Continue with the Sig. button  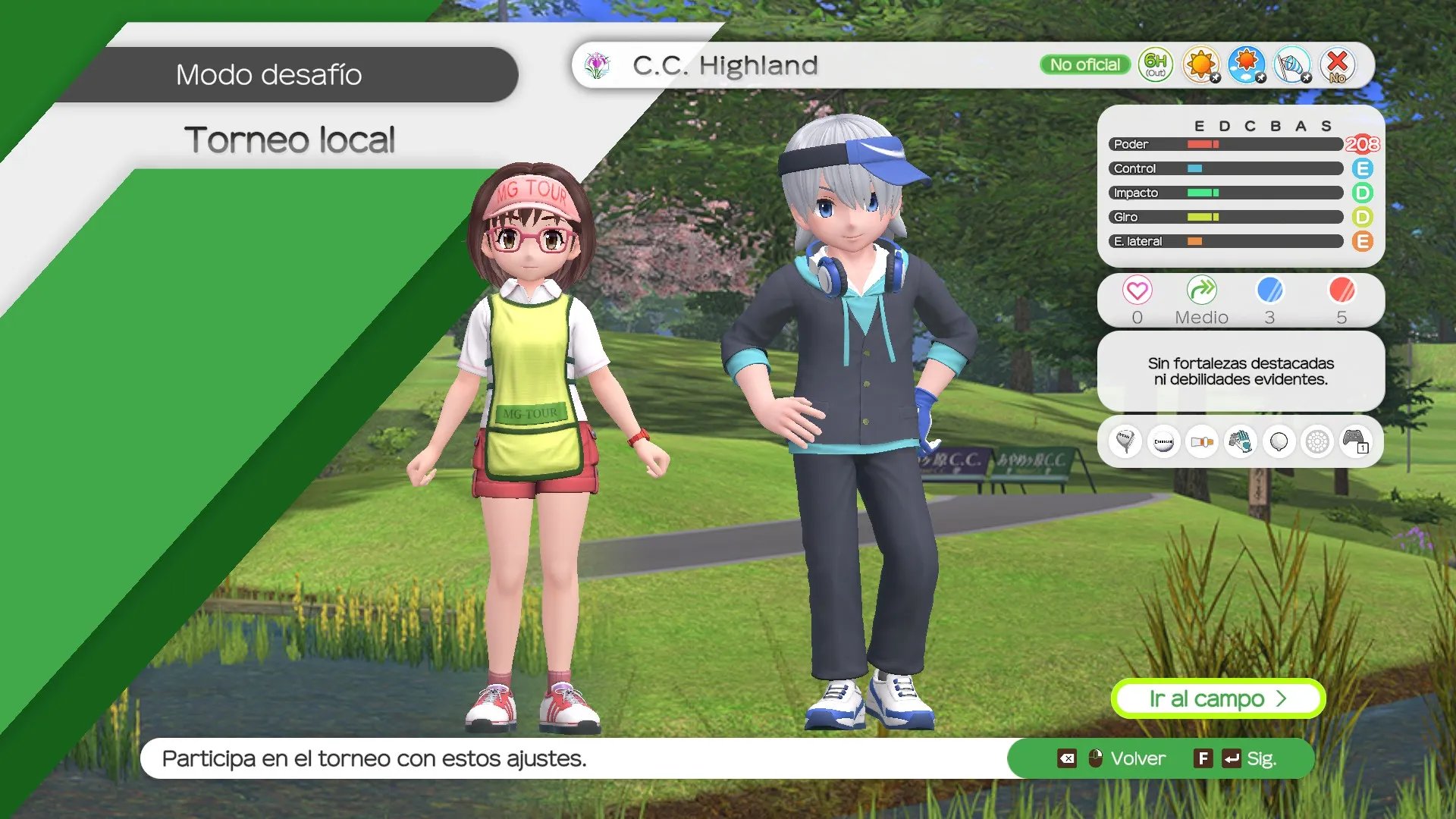pos(1260,758)
